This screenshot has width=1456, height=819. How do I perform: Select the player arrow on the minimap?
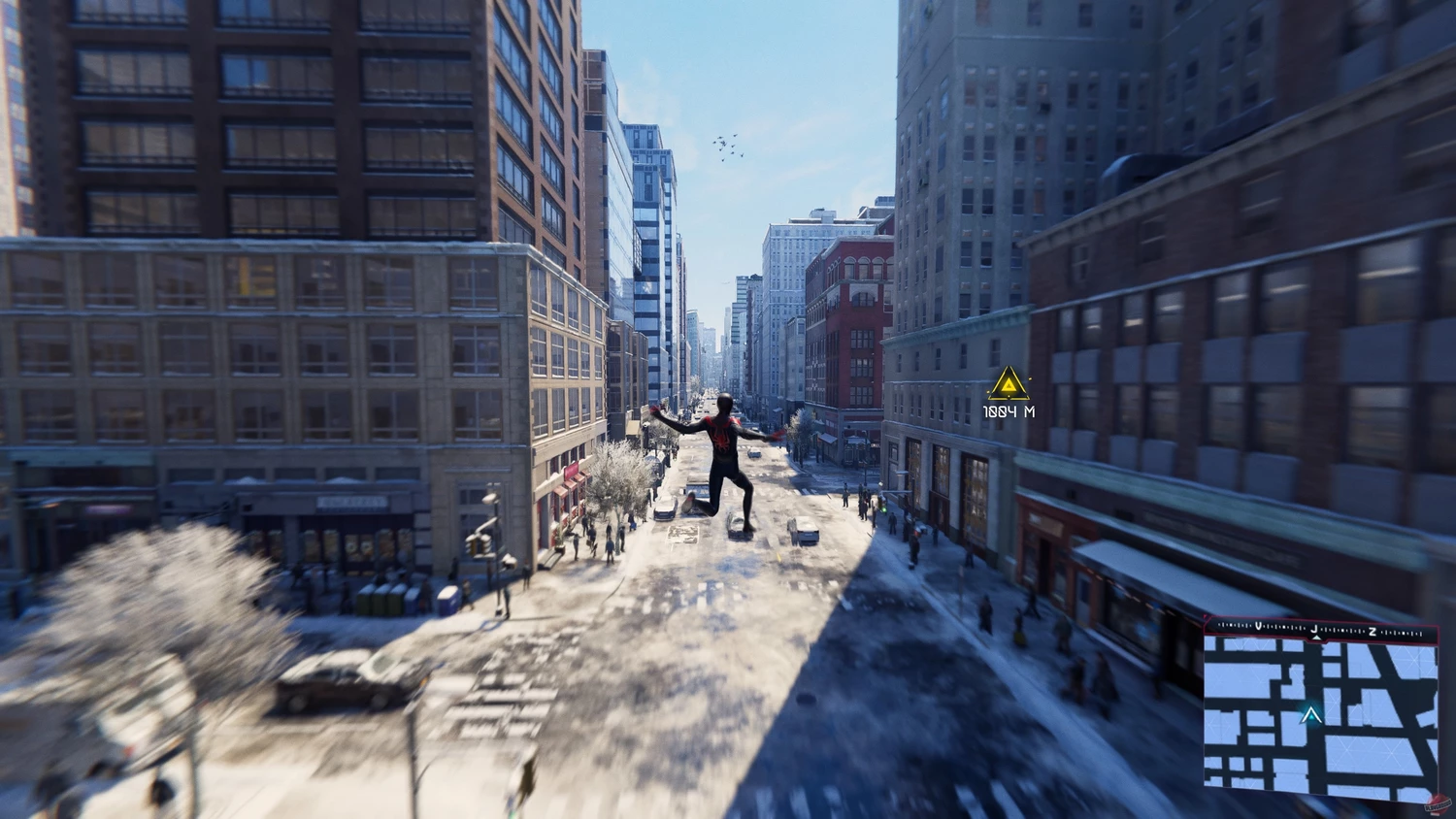click(x=1311, y=716)
